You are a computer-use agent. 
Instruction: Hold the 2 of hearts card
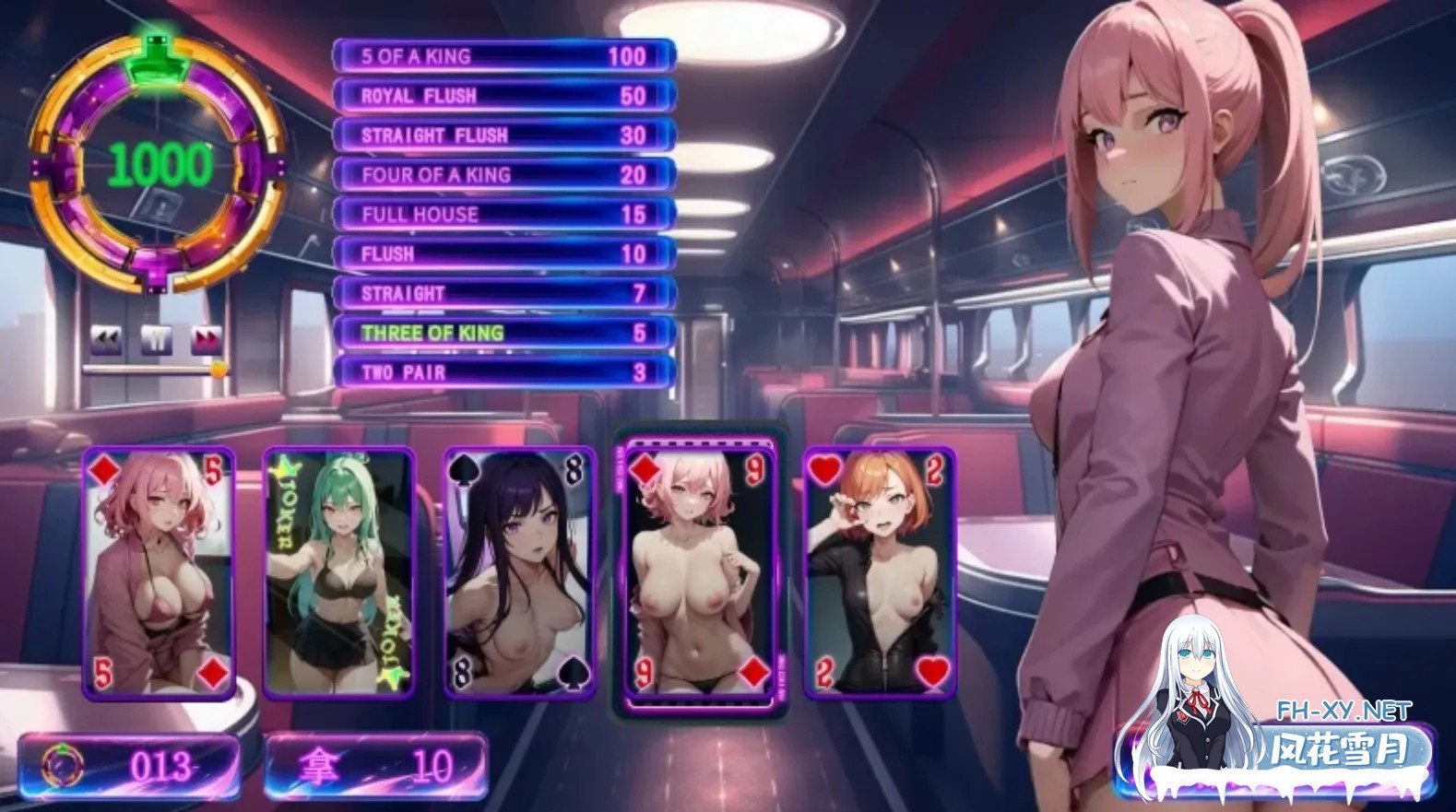[x=880, y=572]
